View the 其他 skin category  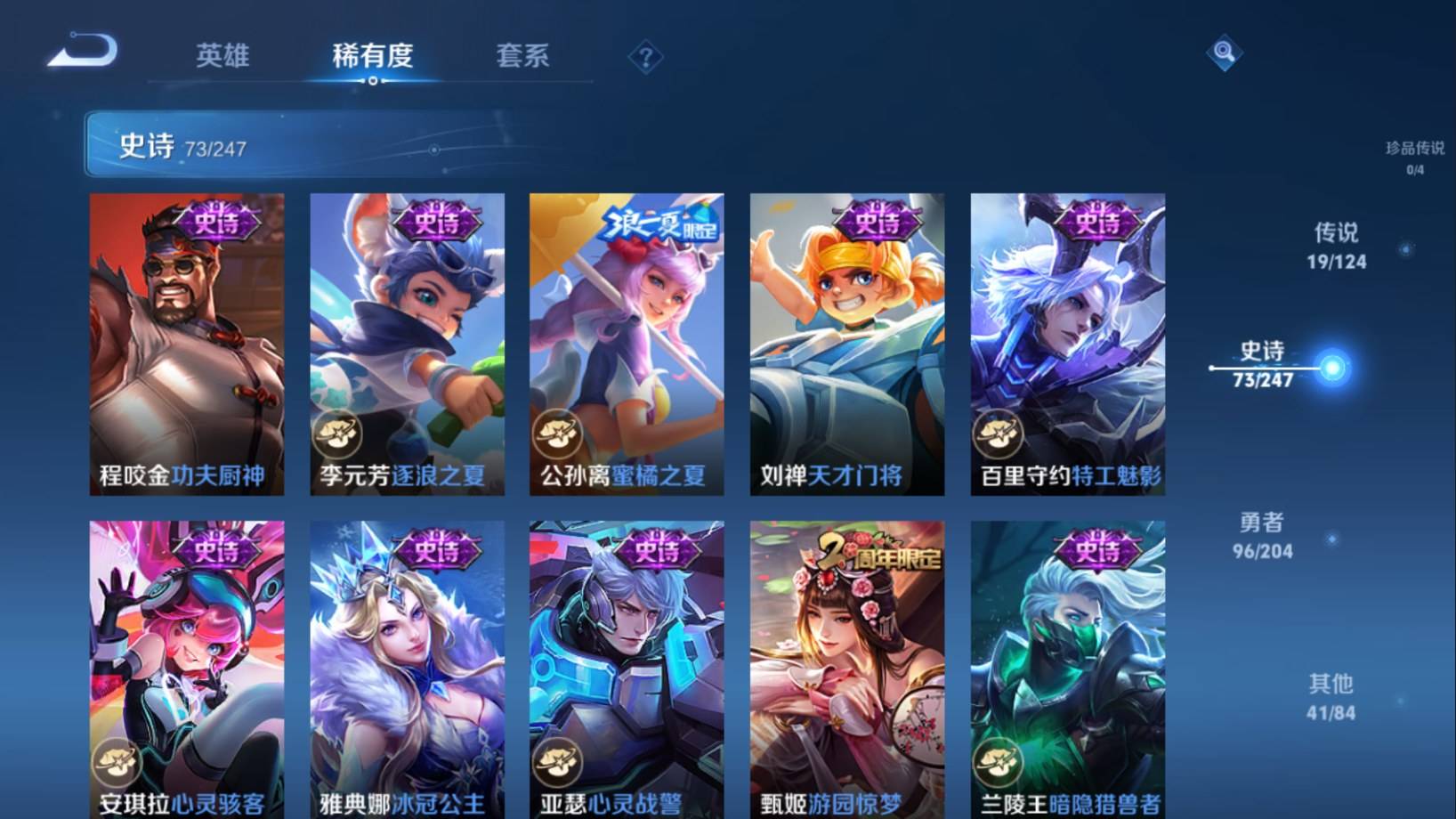coord(1331,697)
